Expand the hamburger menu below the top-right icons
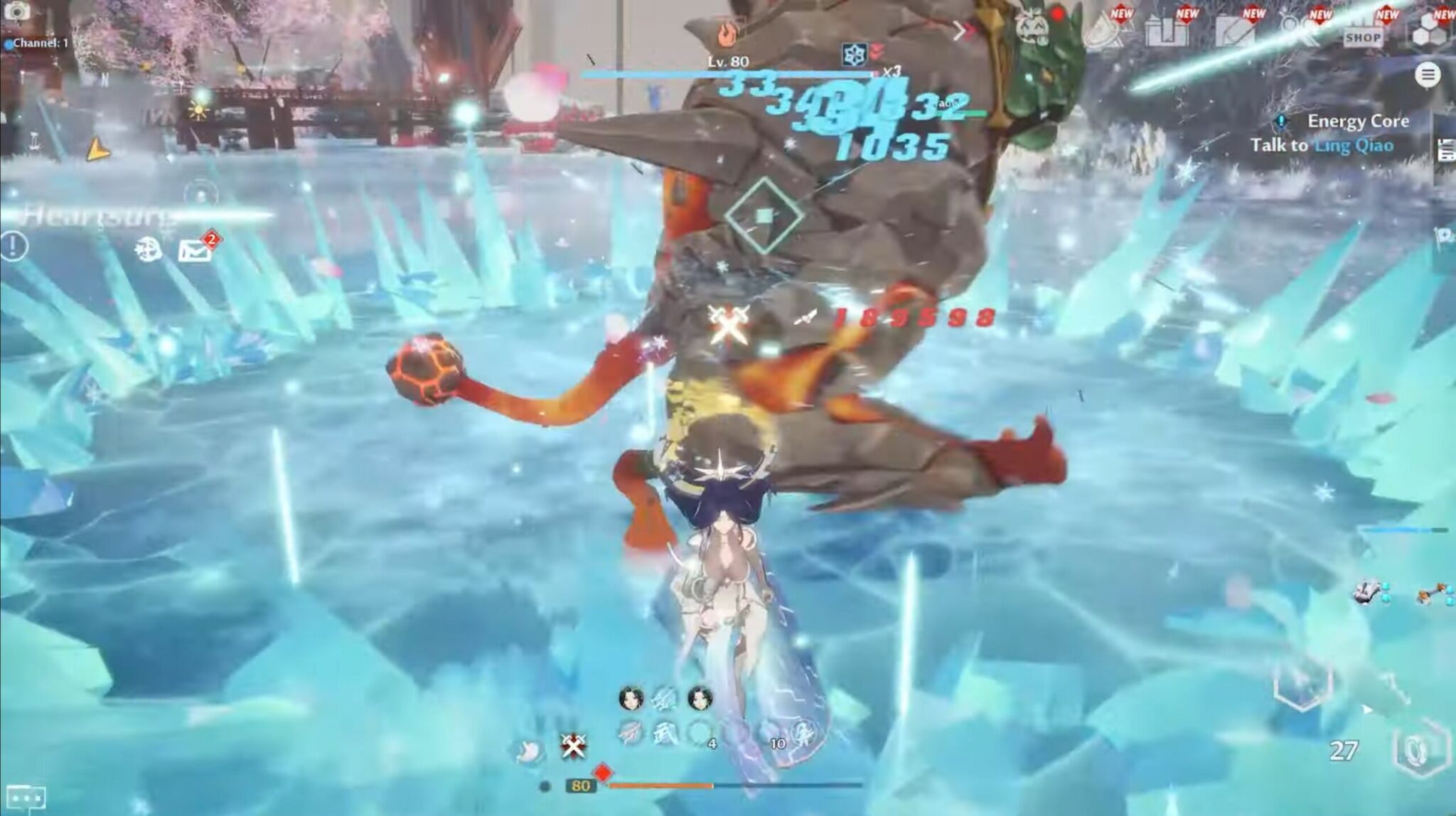1456x816 pixels. 1428,75
